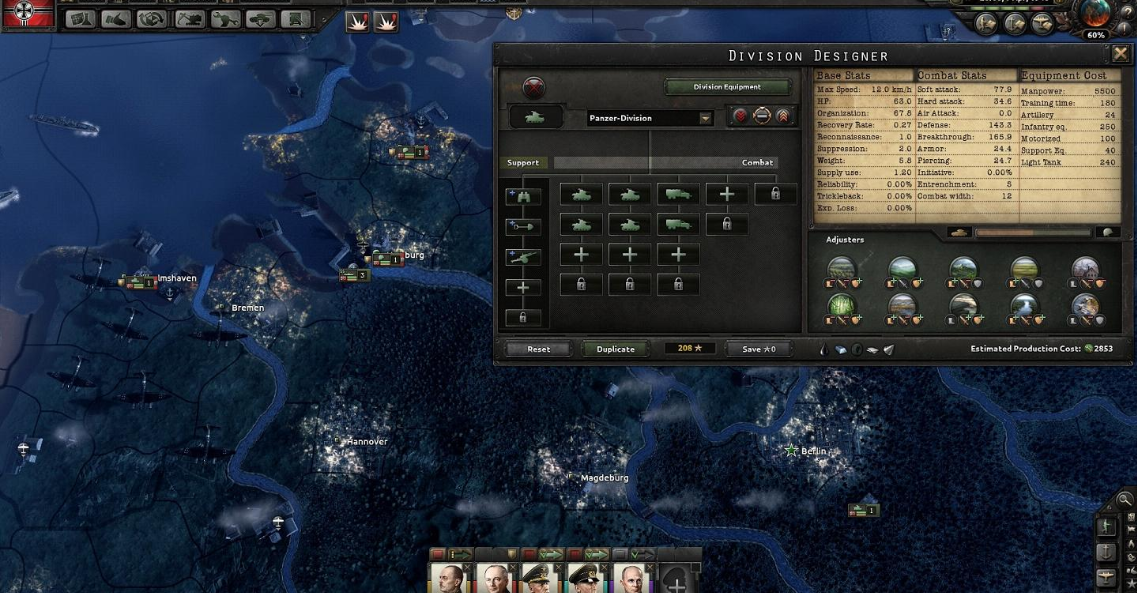Click the German flag country button
1137x593 pixels.
pyautogui.click(x=27, y=13)
